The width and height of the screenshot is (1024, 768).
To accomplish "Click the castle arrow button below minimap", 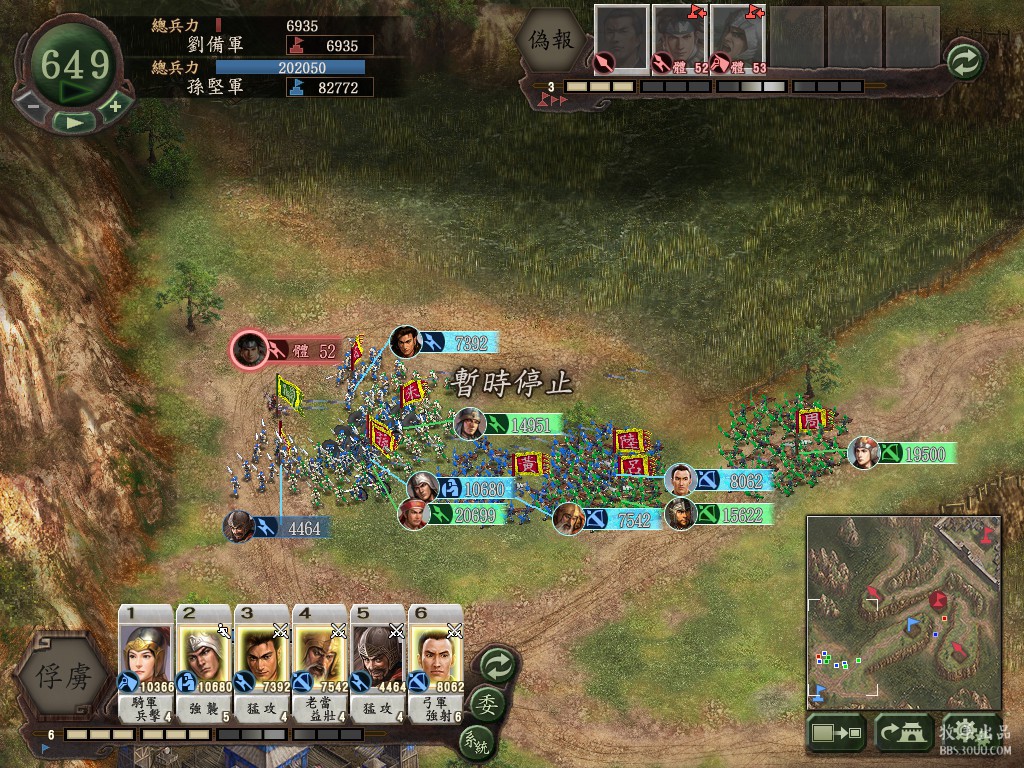I will (903, 734).
